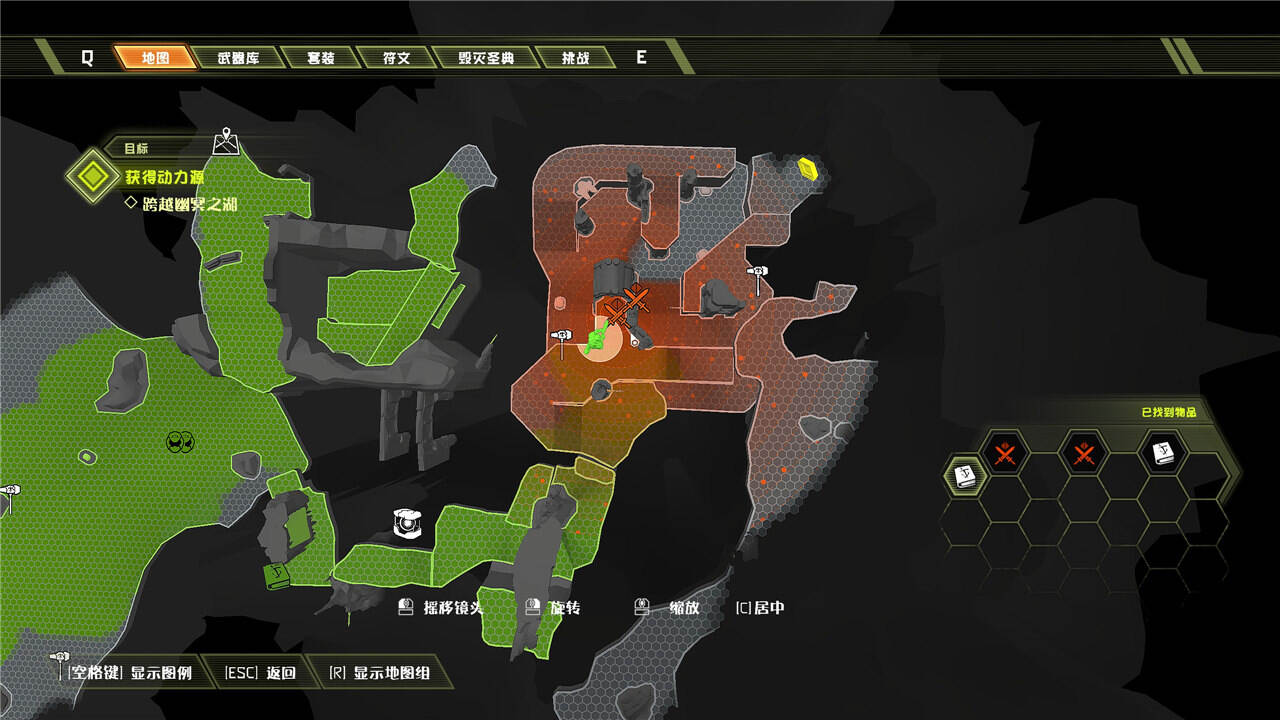This screenshot has width=1280, height=720.
Task: Select the 获得动力源 objective tracker
Action: click(x=164, y=177)
